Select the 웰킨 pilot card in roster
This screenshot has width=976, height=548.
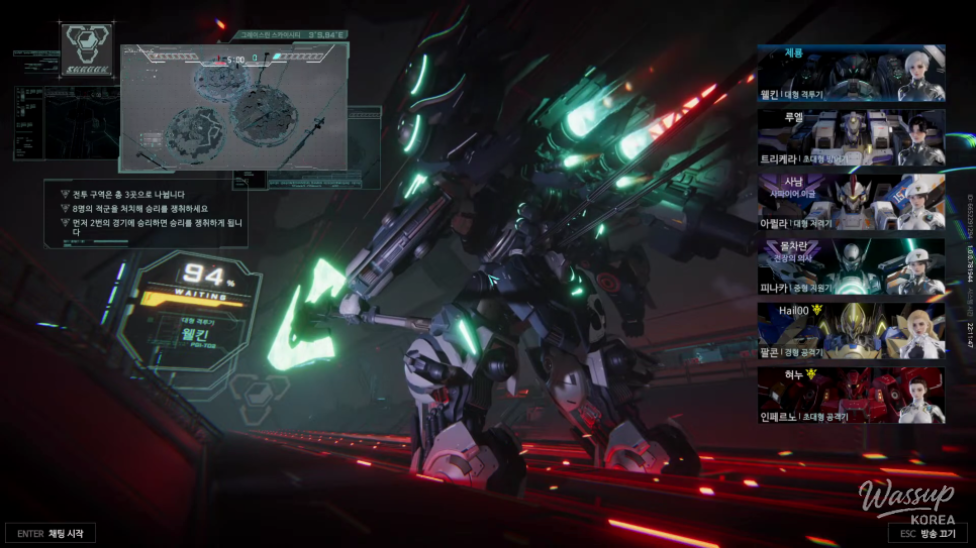[x=851, y=75]
